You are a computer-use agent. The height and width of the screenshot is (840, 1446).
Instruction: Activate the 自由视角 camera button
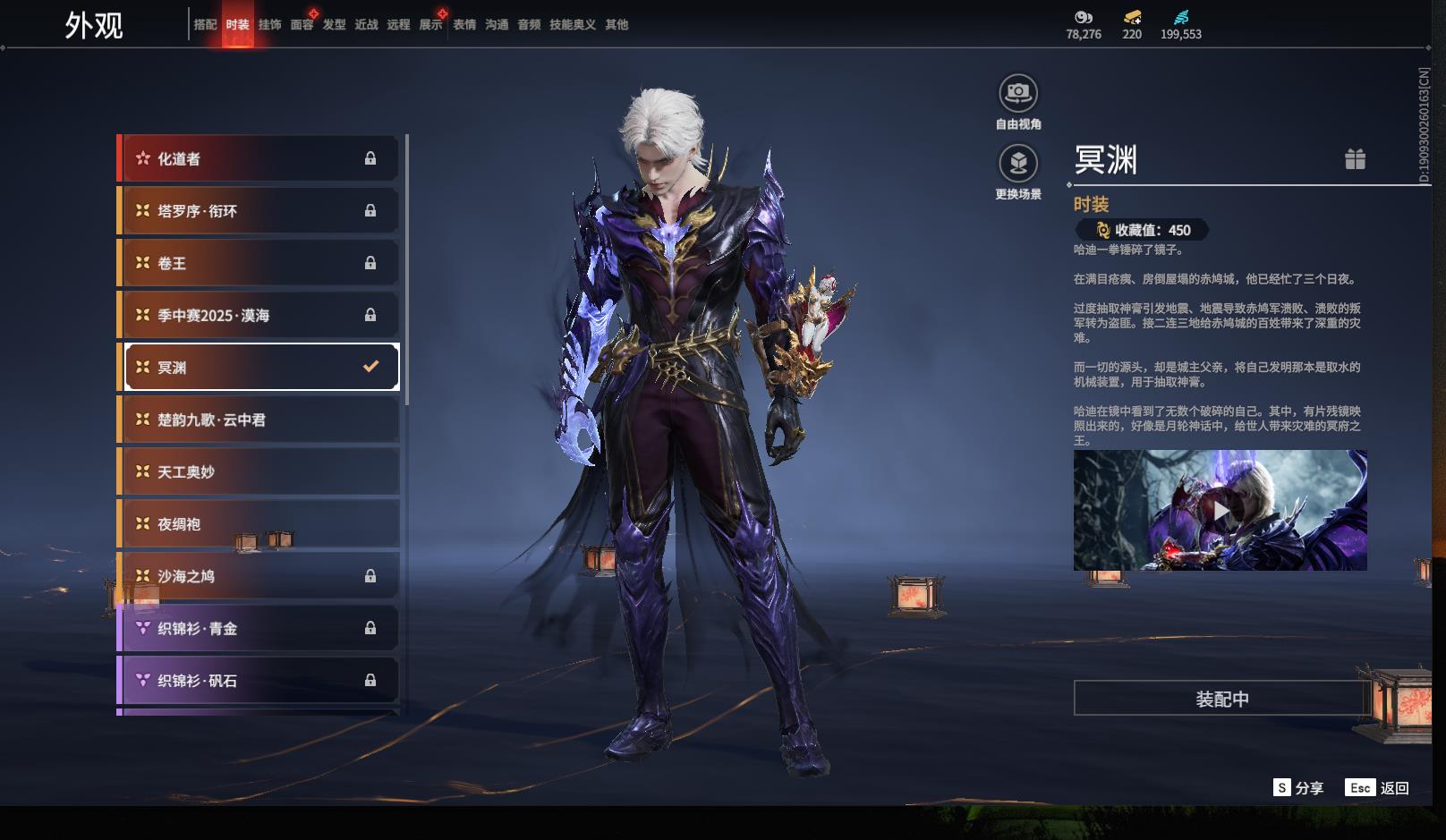pyautogui.click(x=1017, y=93)
